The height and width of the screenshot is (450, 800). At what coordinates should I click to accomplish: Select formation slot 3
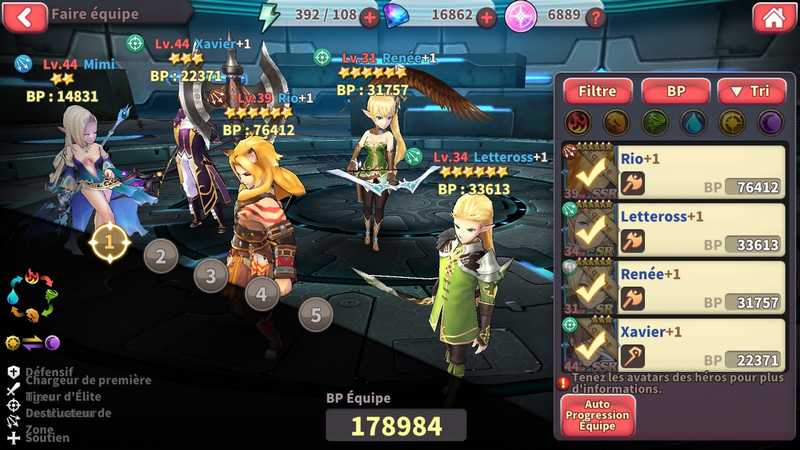coord(210,275)
